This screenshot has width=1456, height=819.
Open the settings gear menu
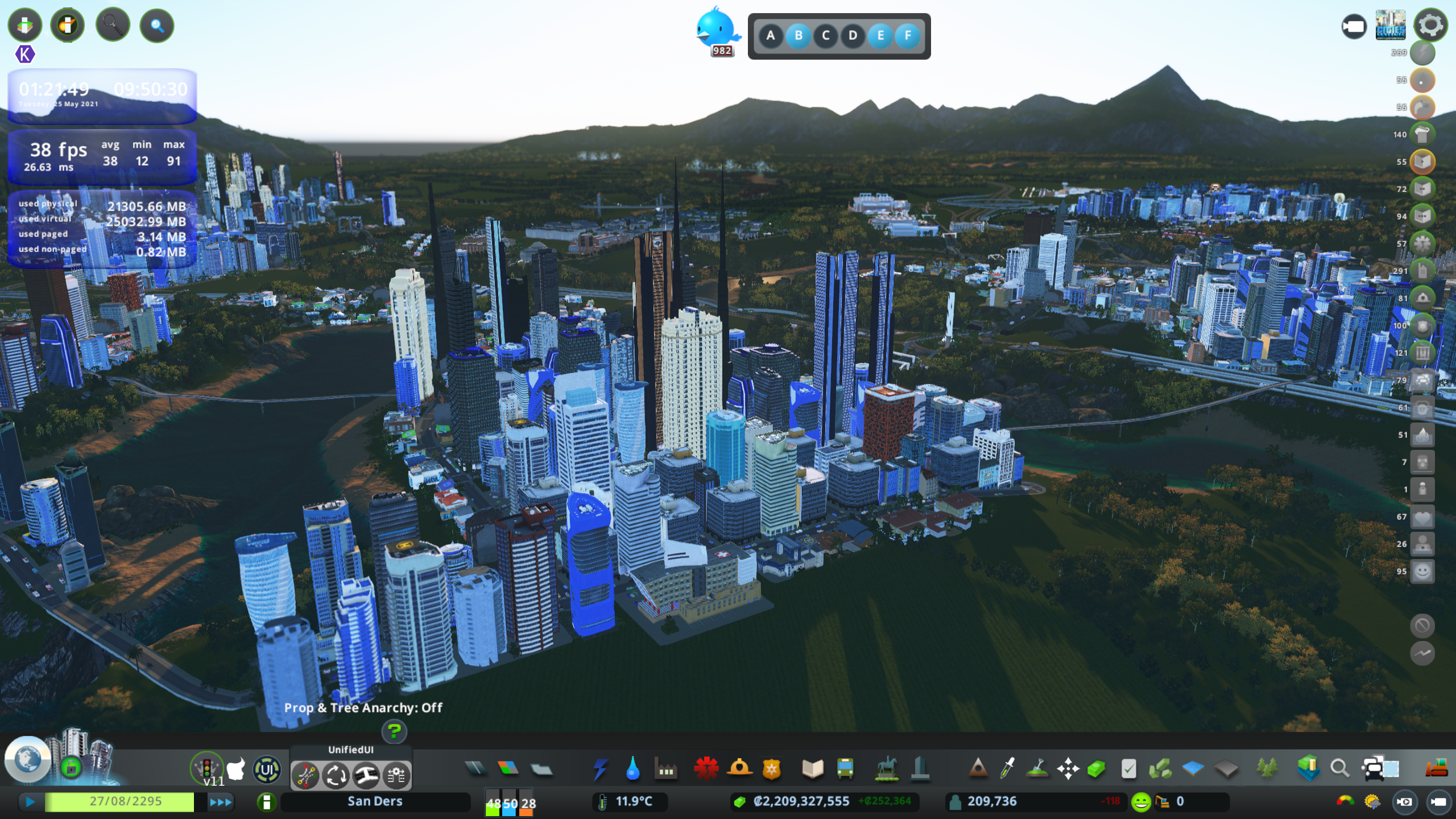point(1430,25)
